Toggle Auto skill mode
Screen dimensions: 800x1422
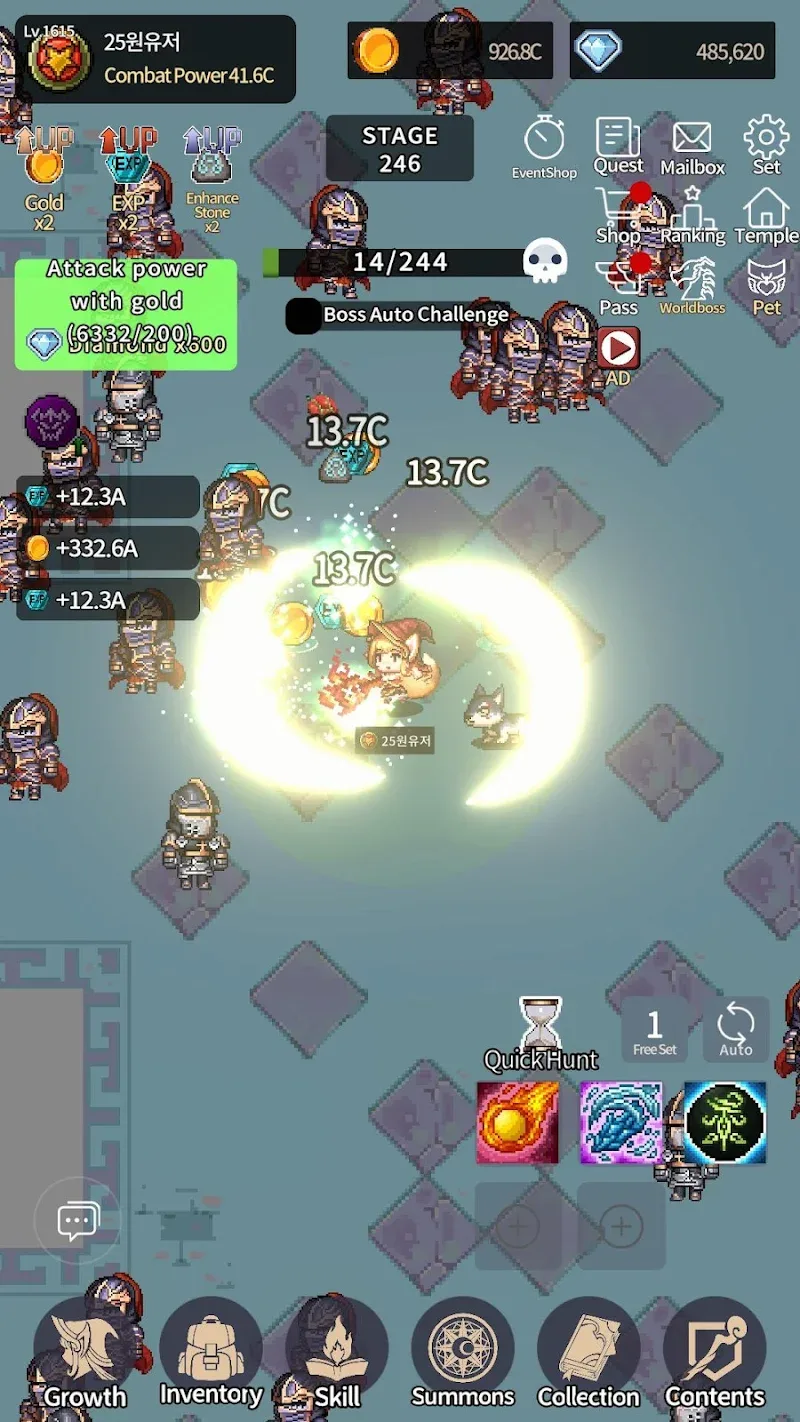[x=736, y=1029]
